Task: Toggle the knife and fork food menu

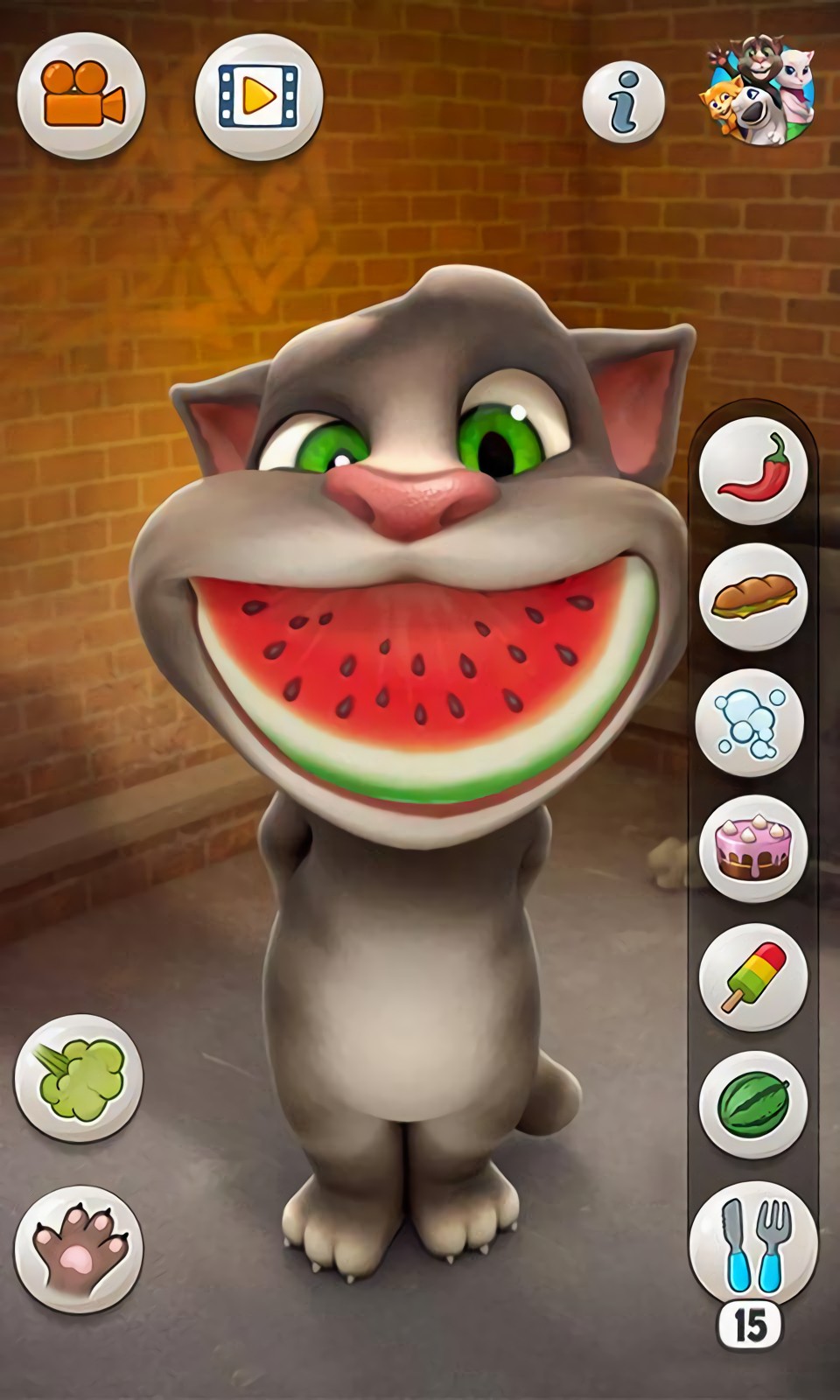Action: coord(752,1242)
